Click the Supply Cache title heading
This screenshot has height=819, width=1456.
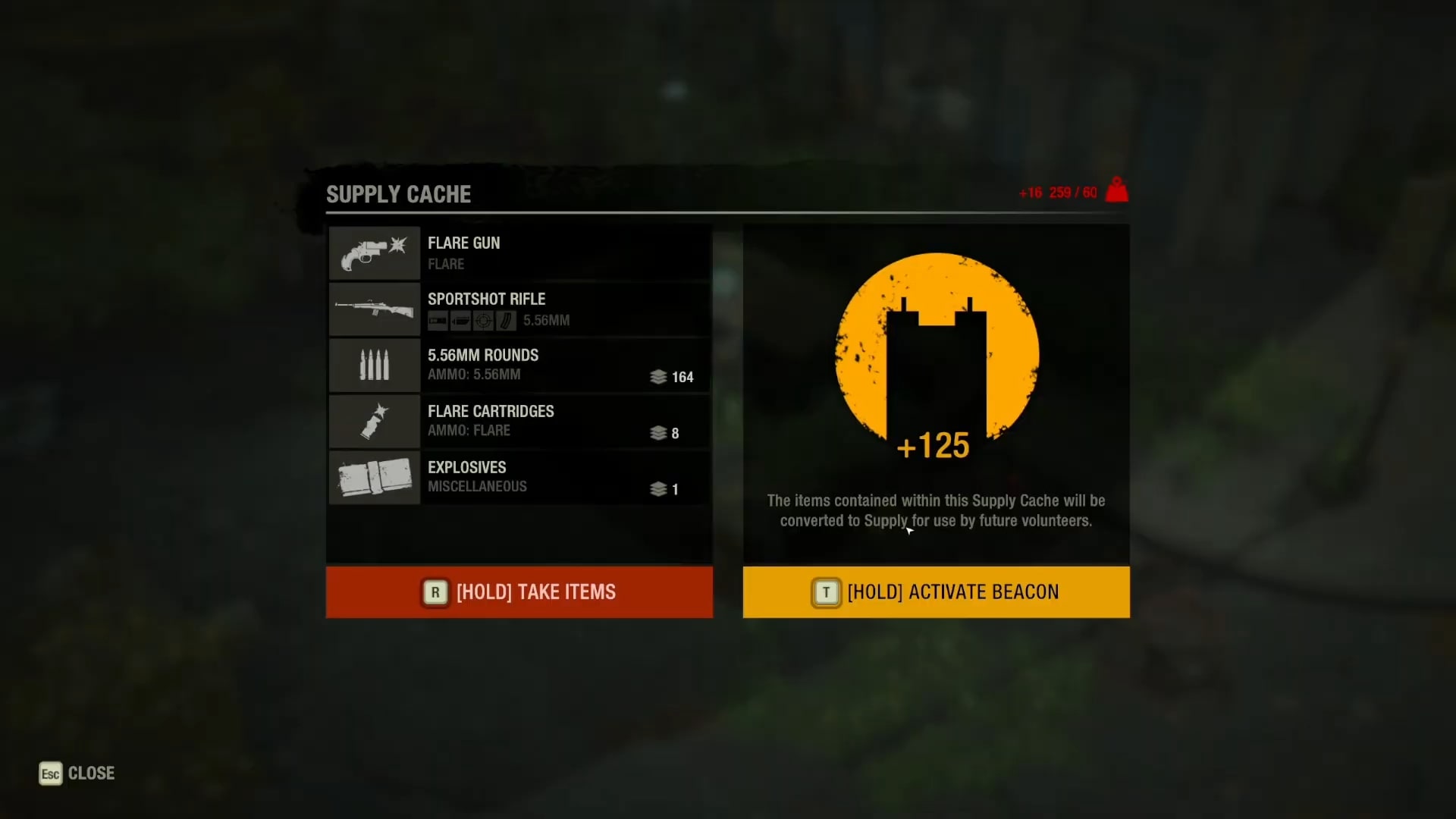[398, 194]
